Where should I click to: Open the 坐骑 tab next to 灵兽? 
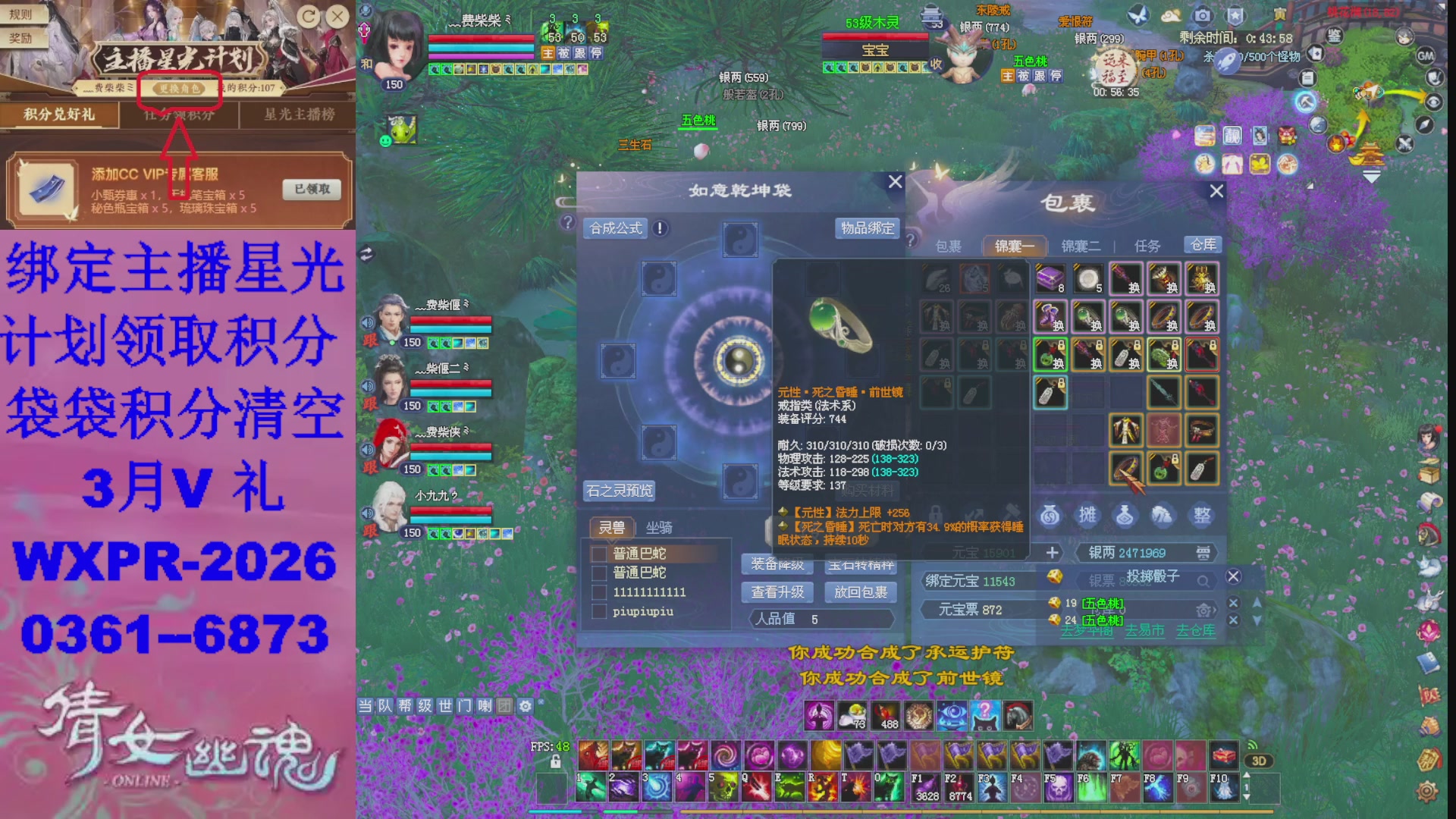tap(659, 529)
